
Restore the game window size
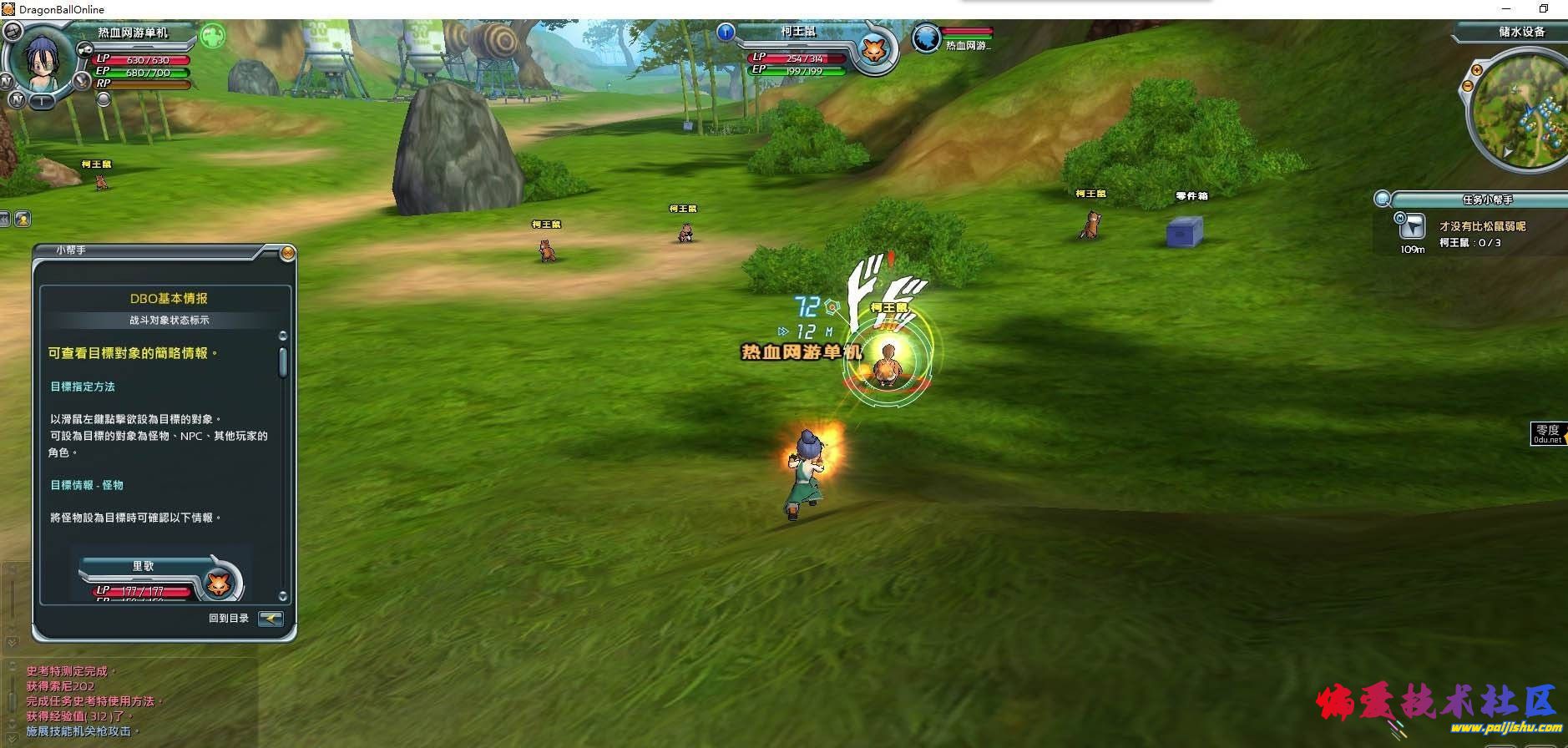[1544, 9]
